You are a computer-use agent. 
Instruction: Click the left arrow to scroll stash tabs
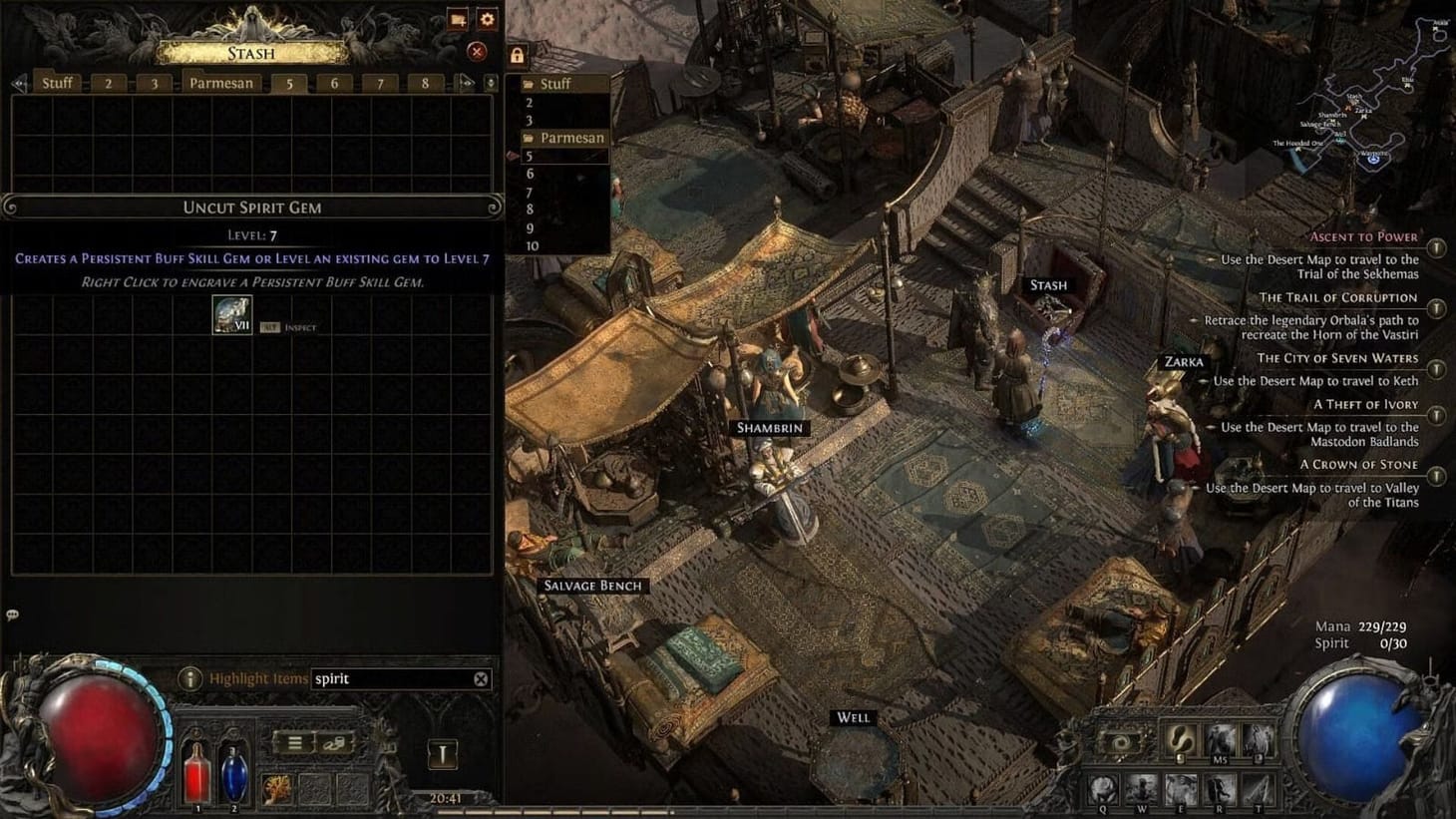18,83
